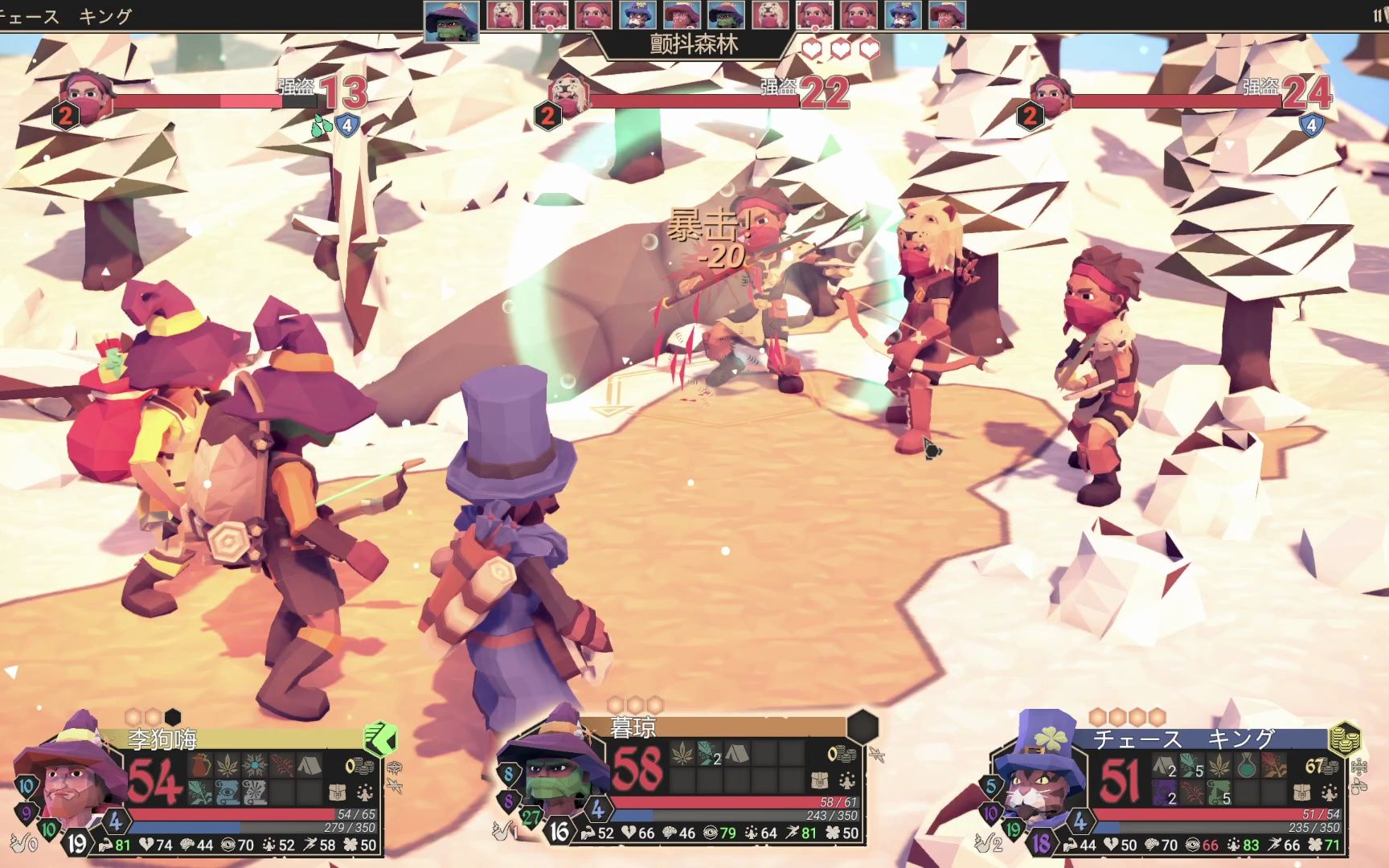Open チェース キング's backpack inventory

(1303, 792)
